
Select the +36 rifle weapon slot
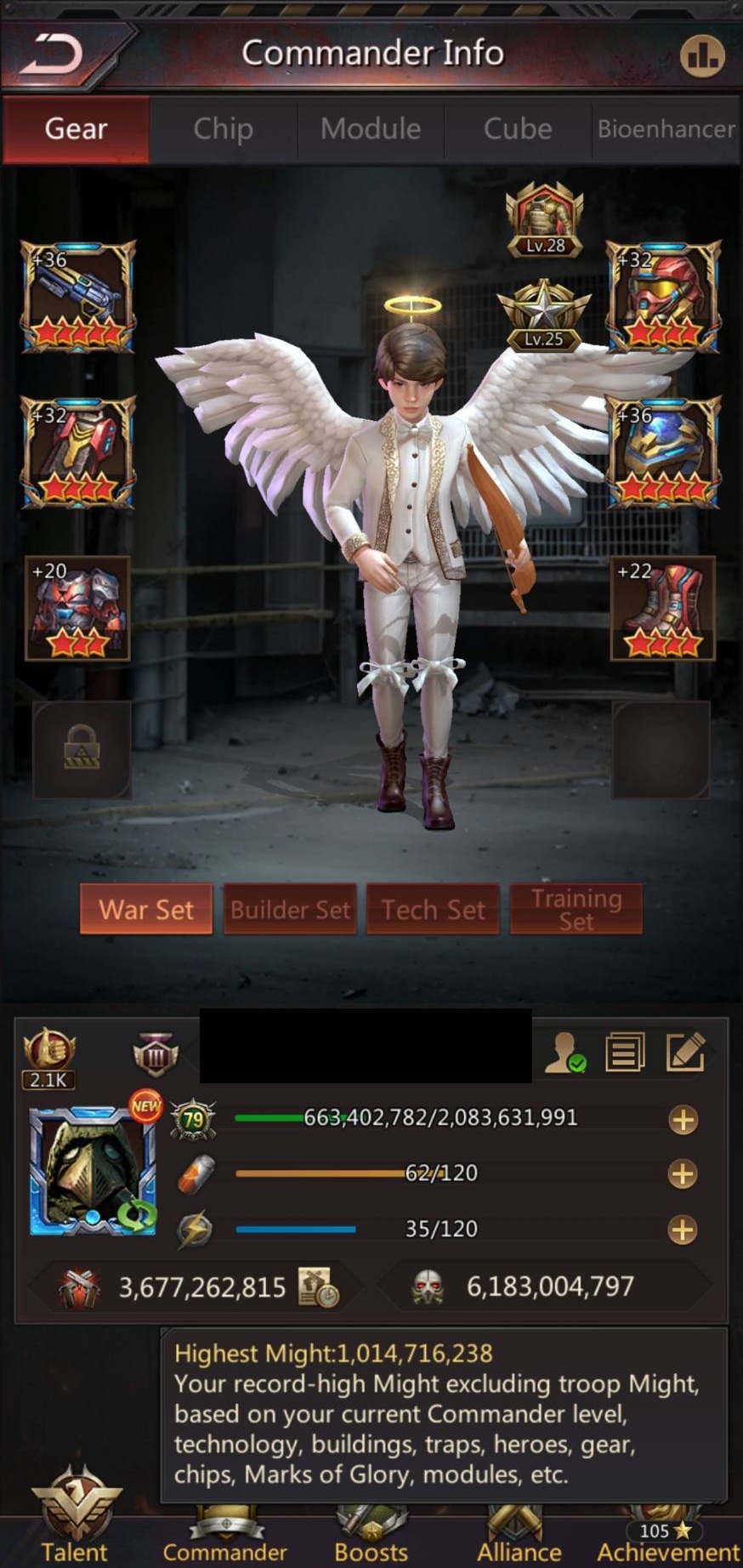click(78, 297)
